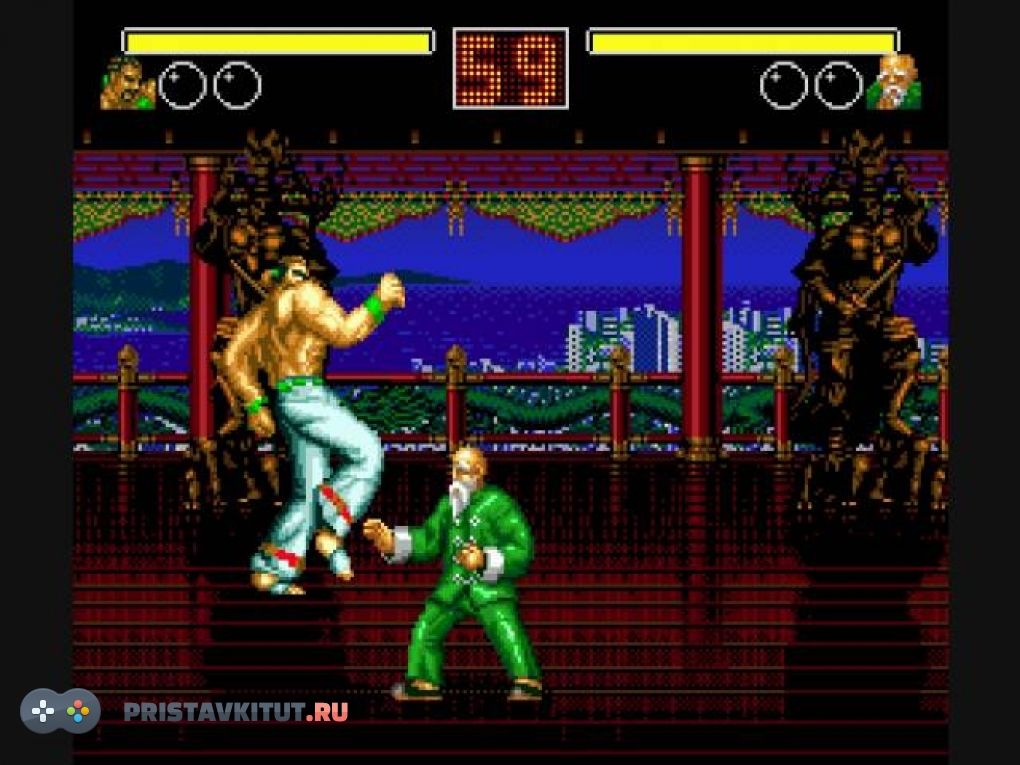Screen dimensions: 1020x765
Task: Open the PRISTAVKITUT.RU site link
Action: tap(236, 712)
